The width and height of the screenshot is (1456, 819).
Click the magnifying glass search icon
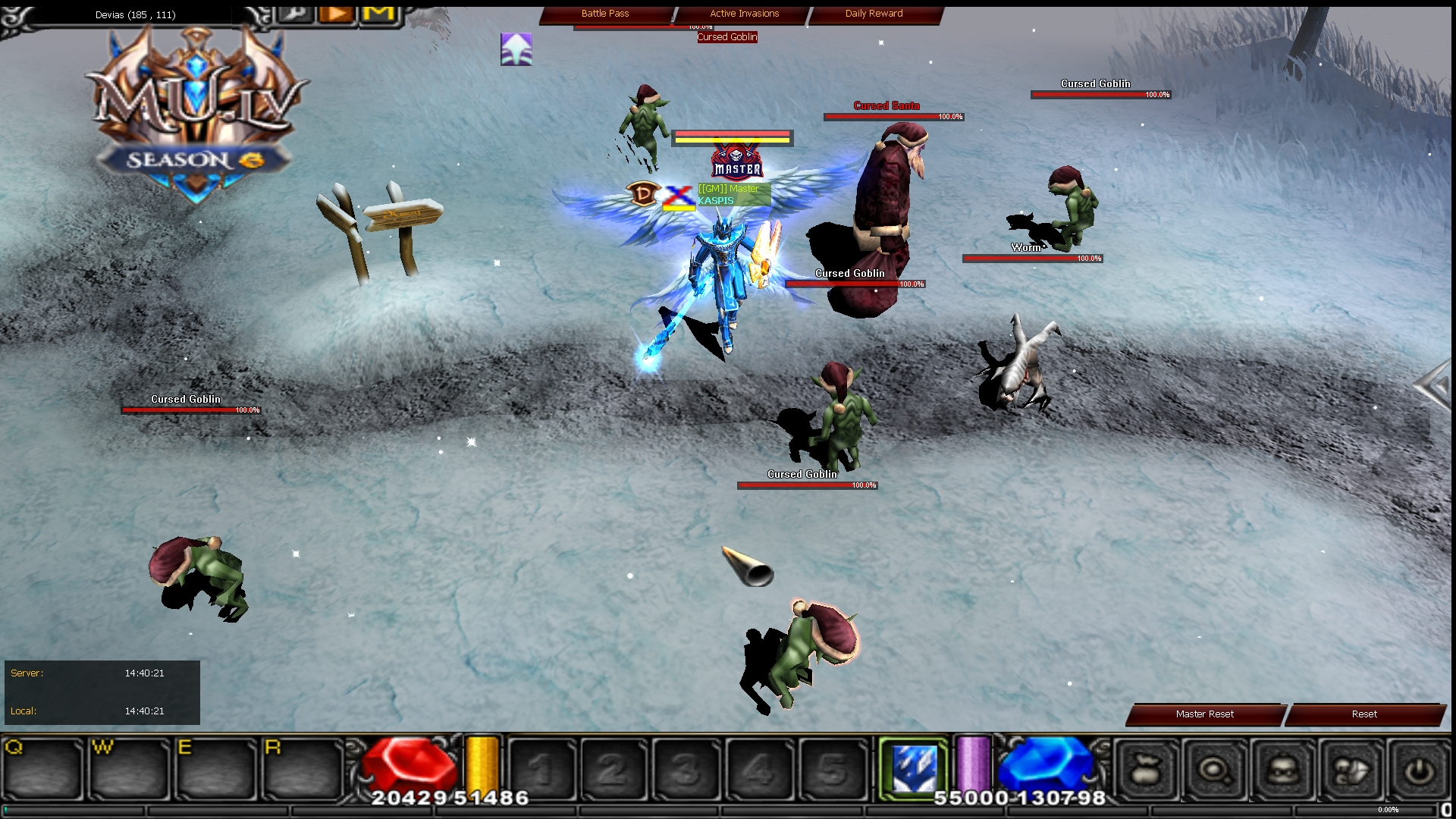pyautogui.click(x=1213, y=768)
